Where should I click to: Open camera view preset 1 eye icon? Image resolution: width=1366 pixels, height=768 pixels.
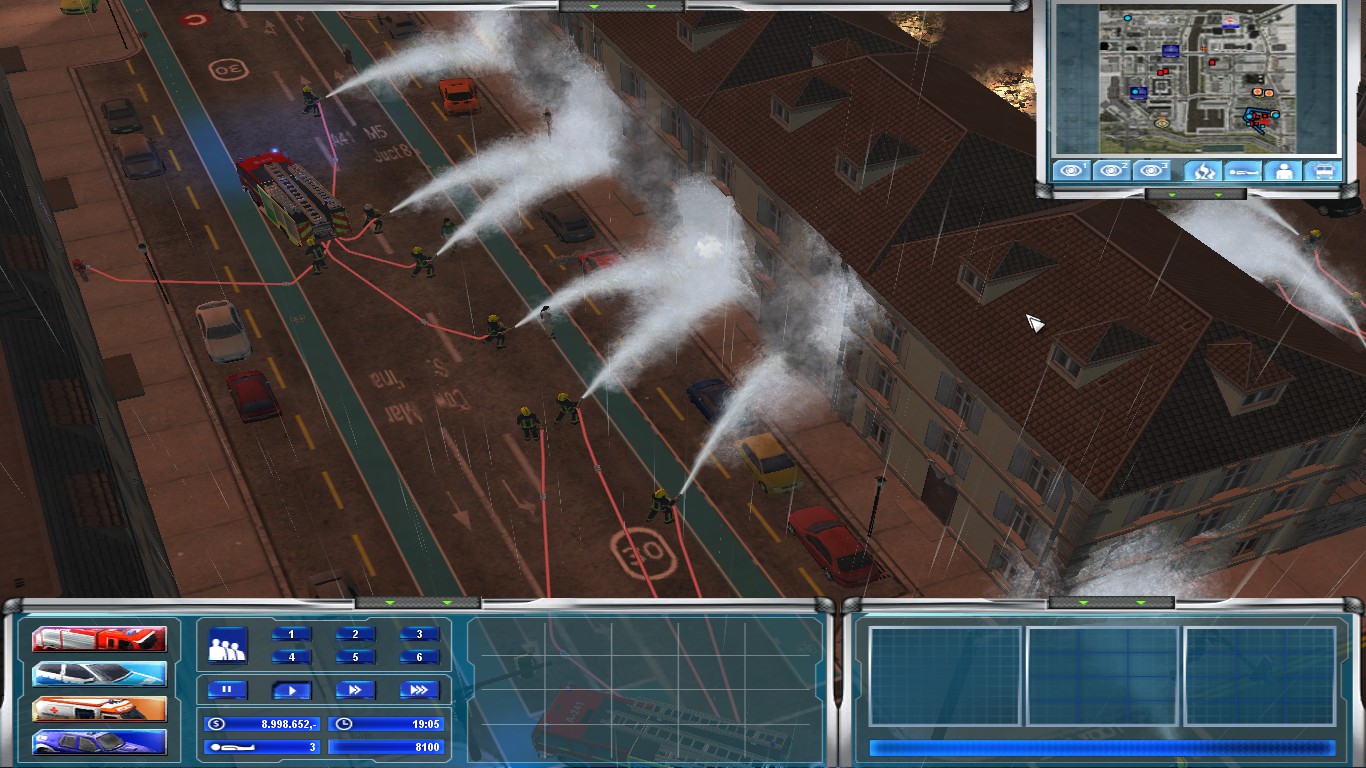click(x=1071, y=170)
